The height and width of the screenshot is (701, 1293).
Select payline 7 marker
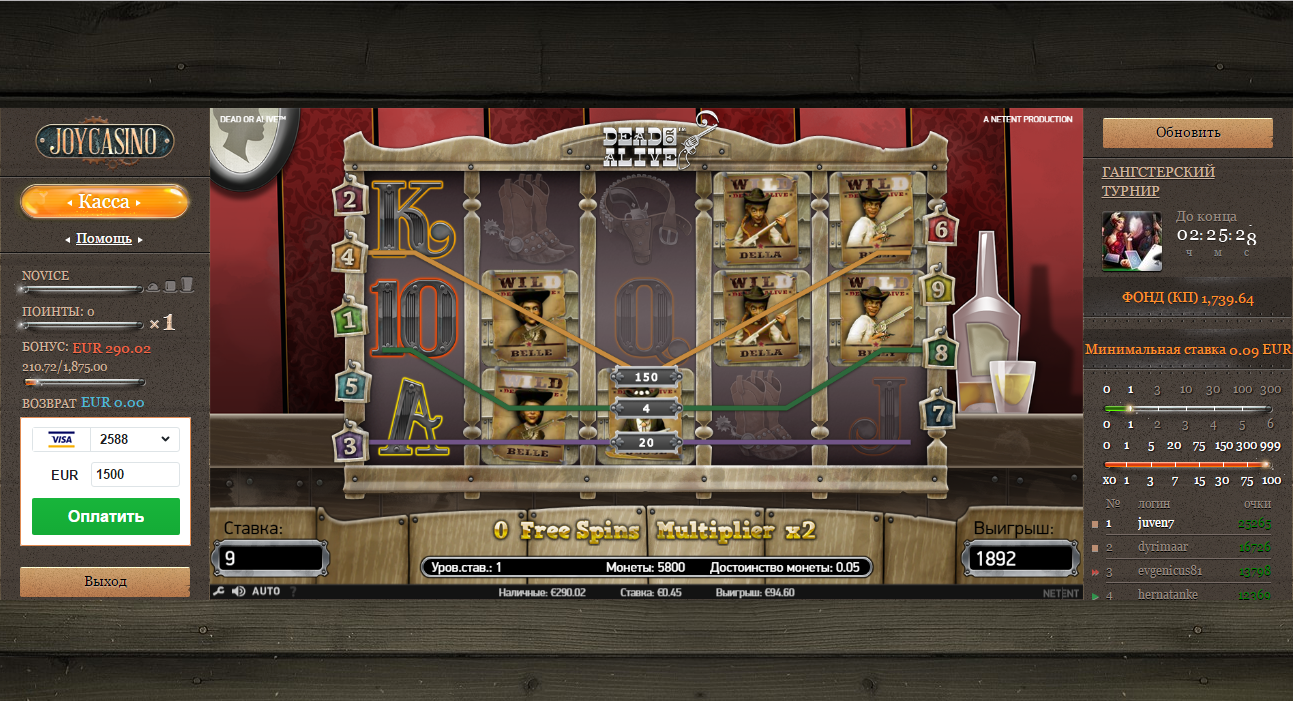[937, 412]
